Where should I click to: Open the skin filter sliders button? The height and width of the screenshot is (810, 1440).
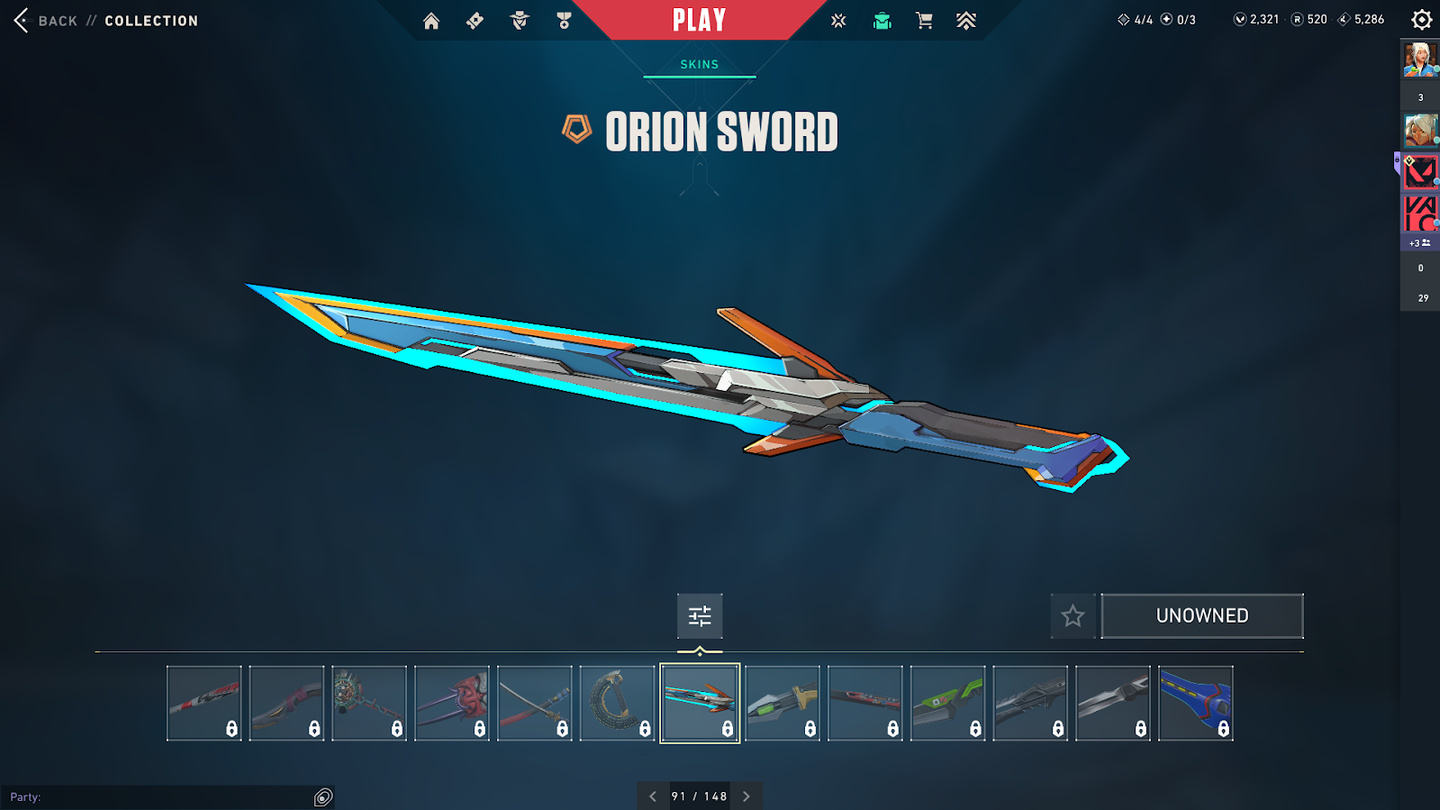tap(700, 616)
